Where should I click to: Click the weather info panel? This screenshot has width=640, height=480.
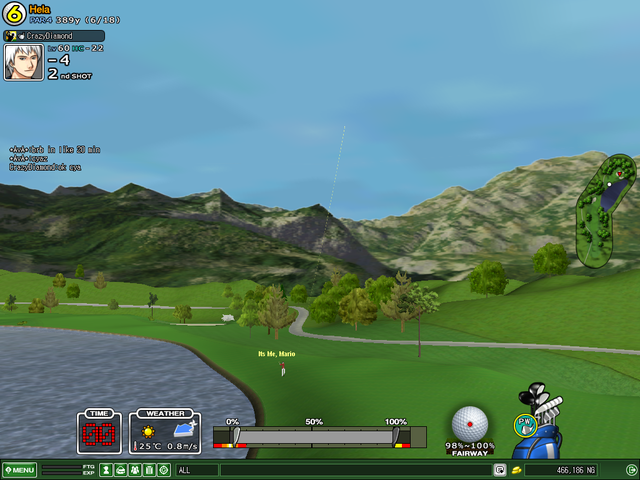coord(165,433)
